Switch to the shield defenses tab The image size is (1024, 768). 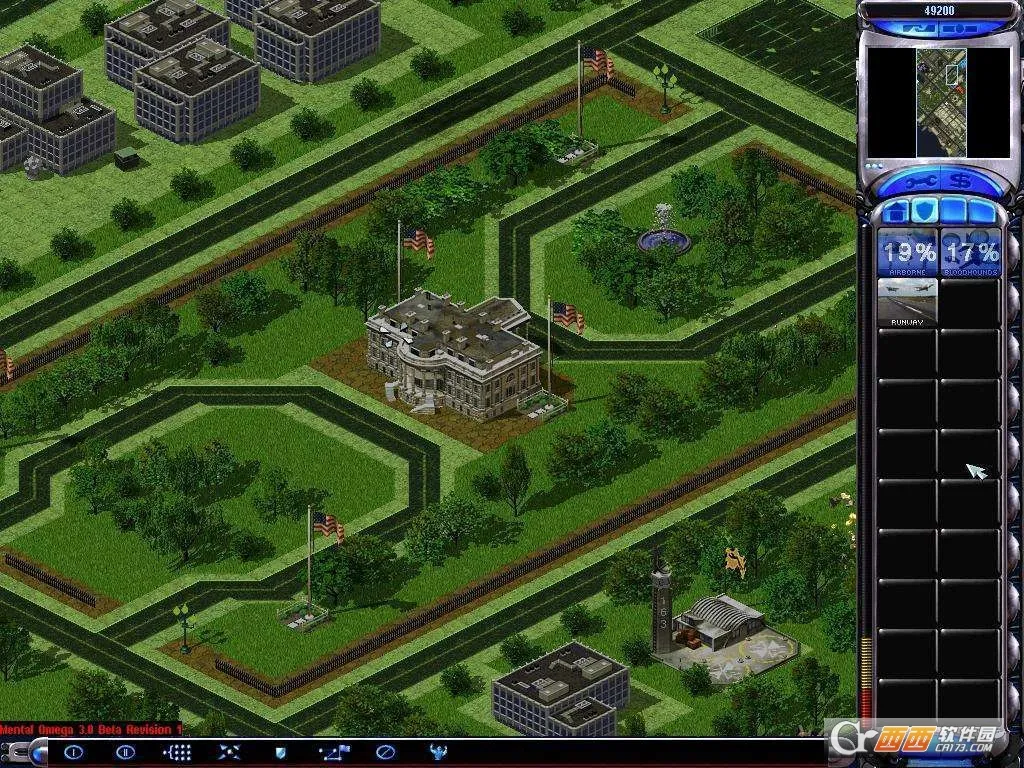(924, 212)
